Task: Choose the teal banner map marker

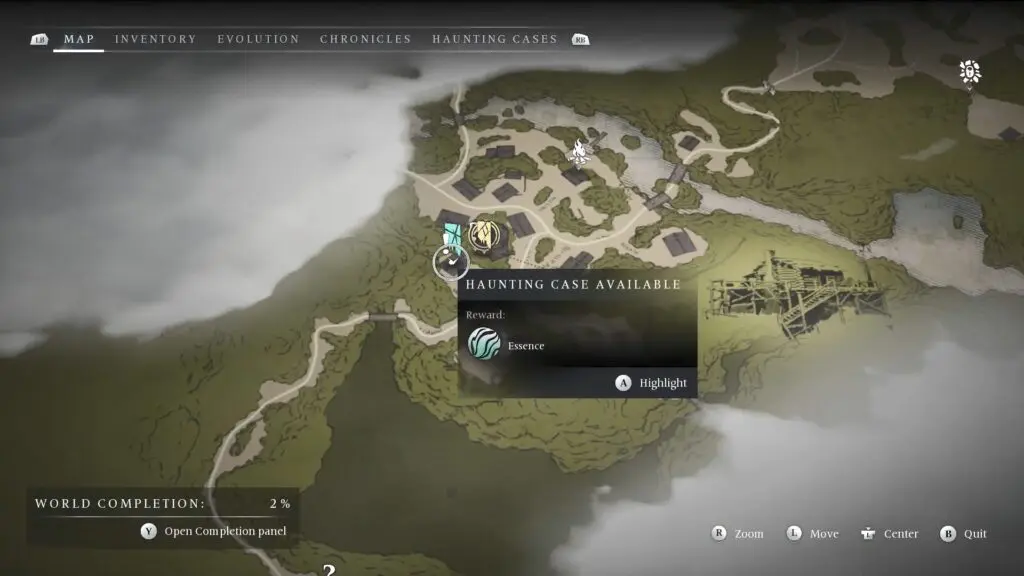Action: click(x=453, y=235)
